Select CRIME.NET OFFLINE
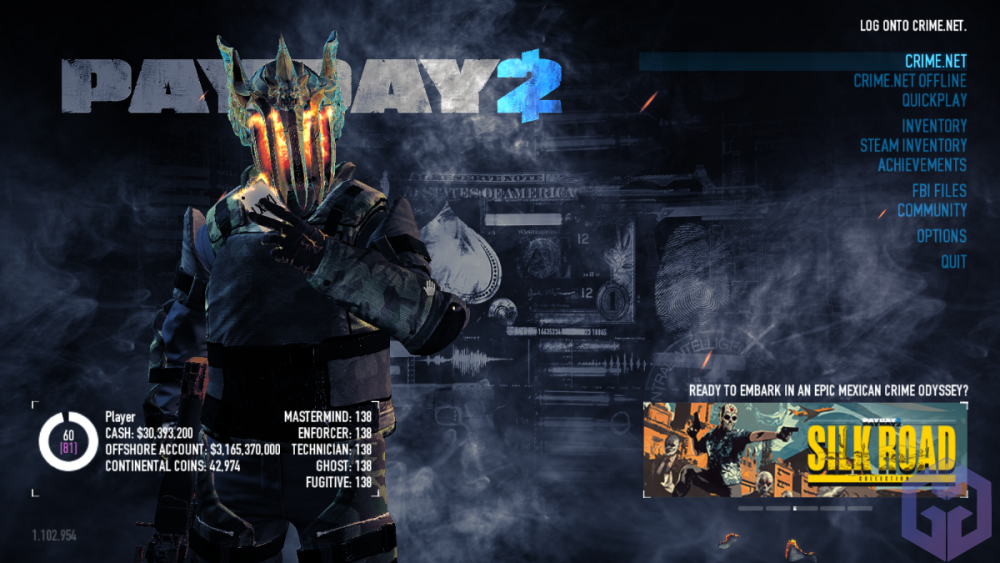This screenshot has height=563, width=1000. (909, 81)
